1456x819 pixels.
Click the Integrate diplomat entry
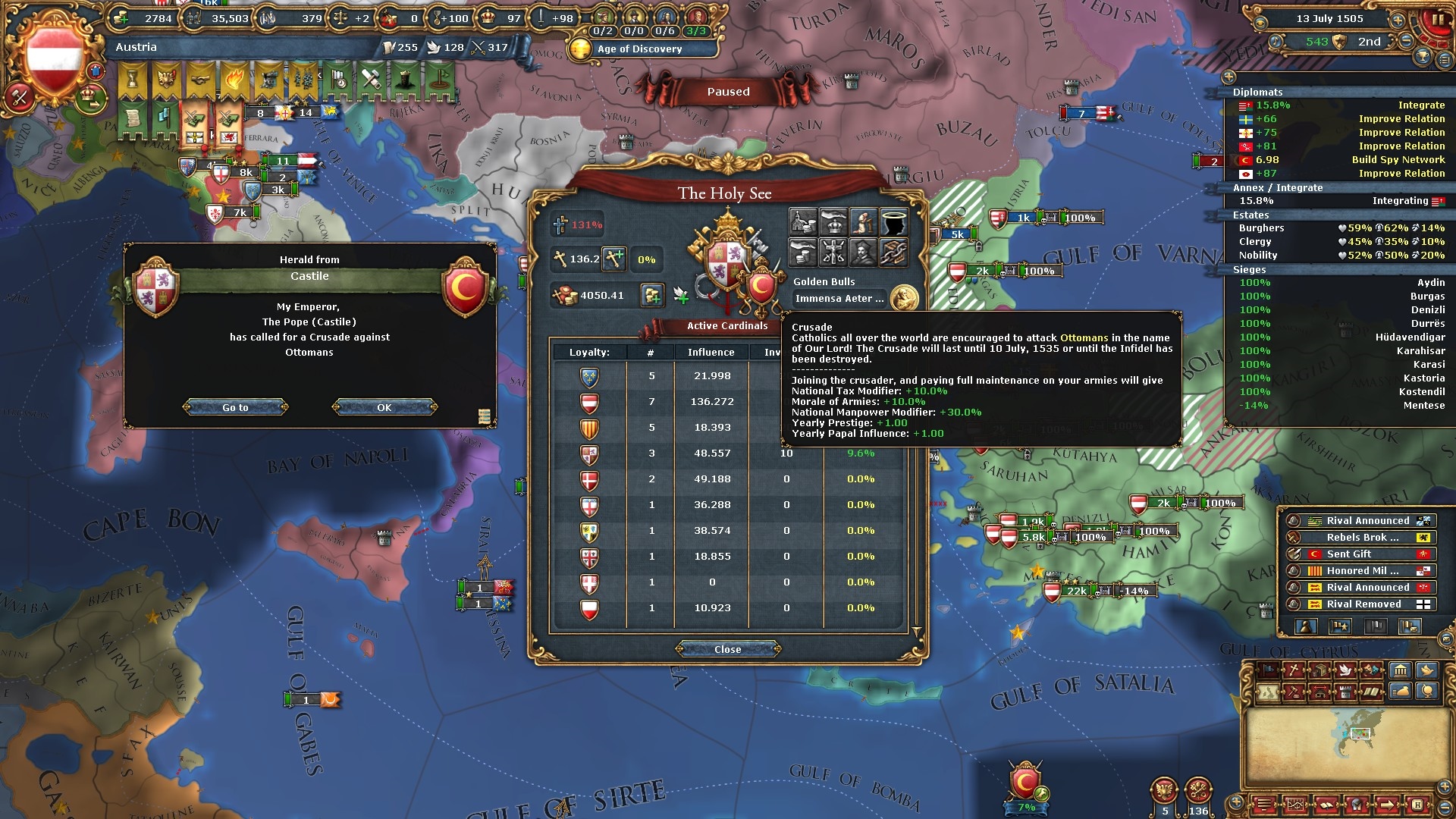pos(1339,105)
